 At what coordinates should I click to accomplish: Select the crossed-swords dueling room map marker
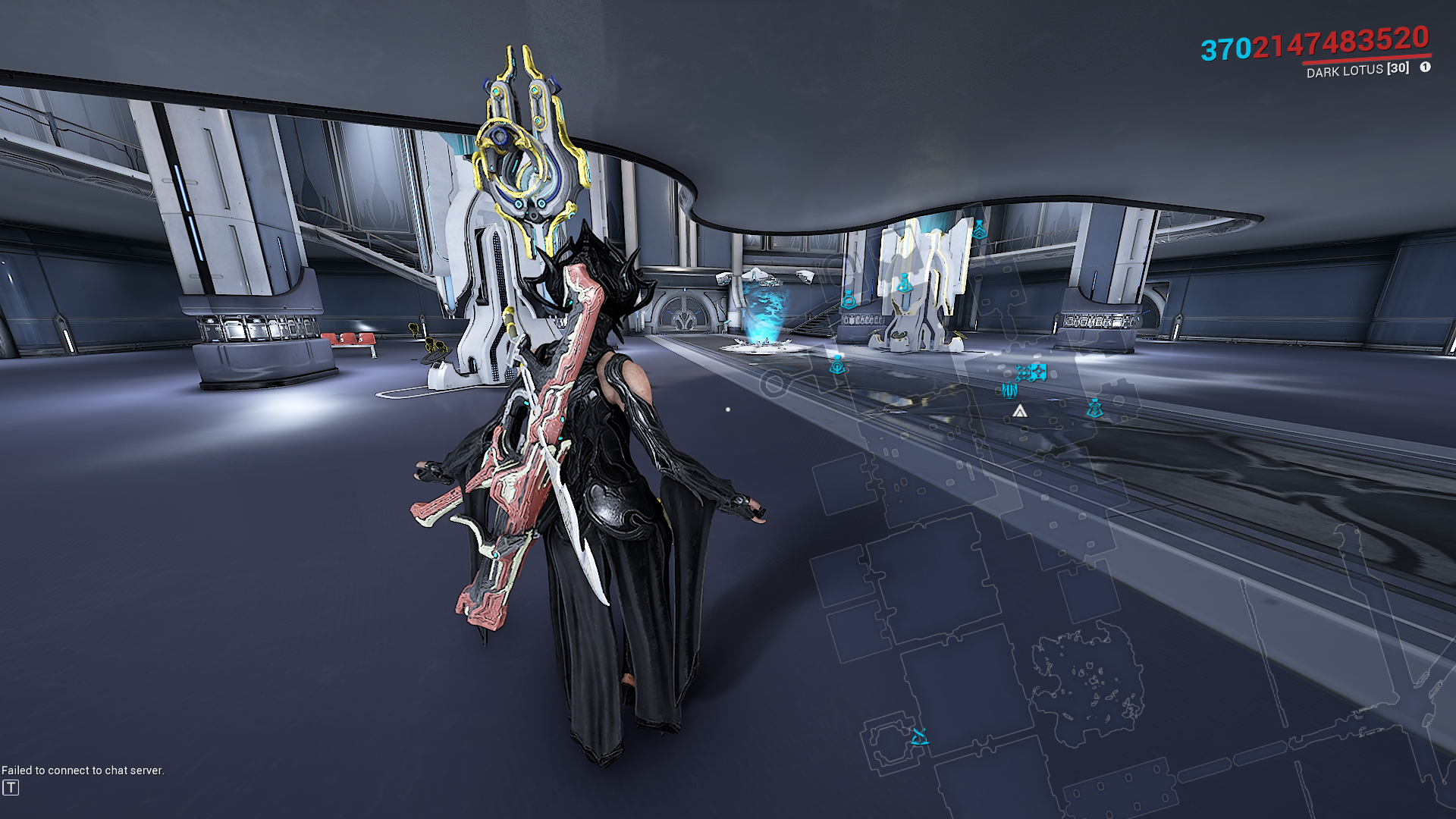coord(919,736)
